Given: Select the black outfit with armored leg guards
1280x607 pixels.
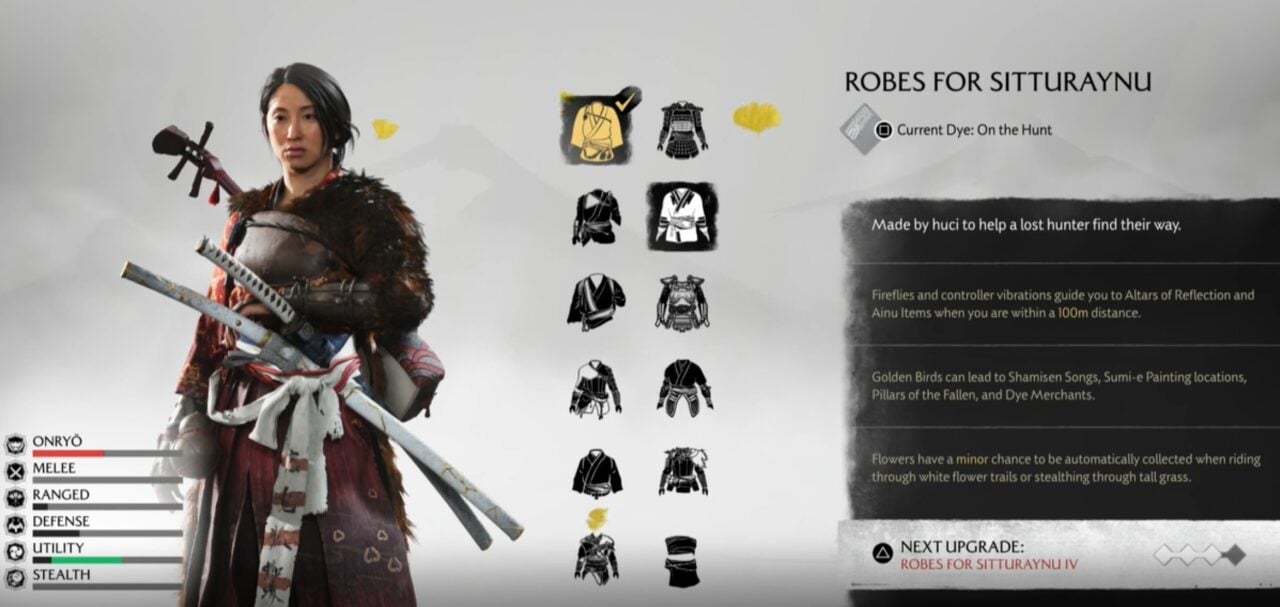Looking at the screenshot, I should 684,387.
